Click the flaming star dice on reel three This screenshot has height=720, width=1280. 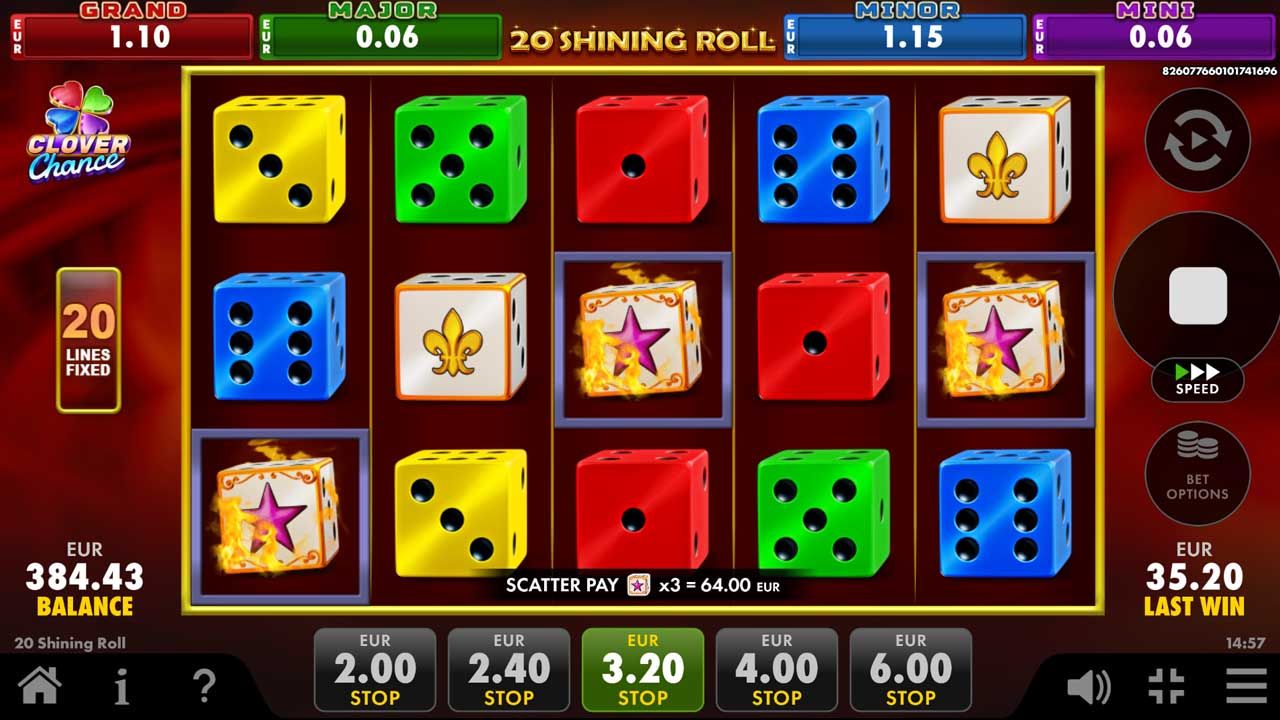tap(643, 338)
